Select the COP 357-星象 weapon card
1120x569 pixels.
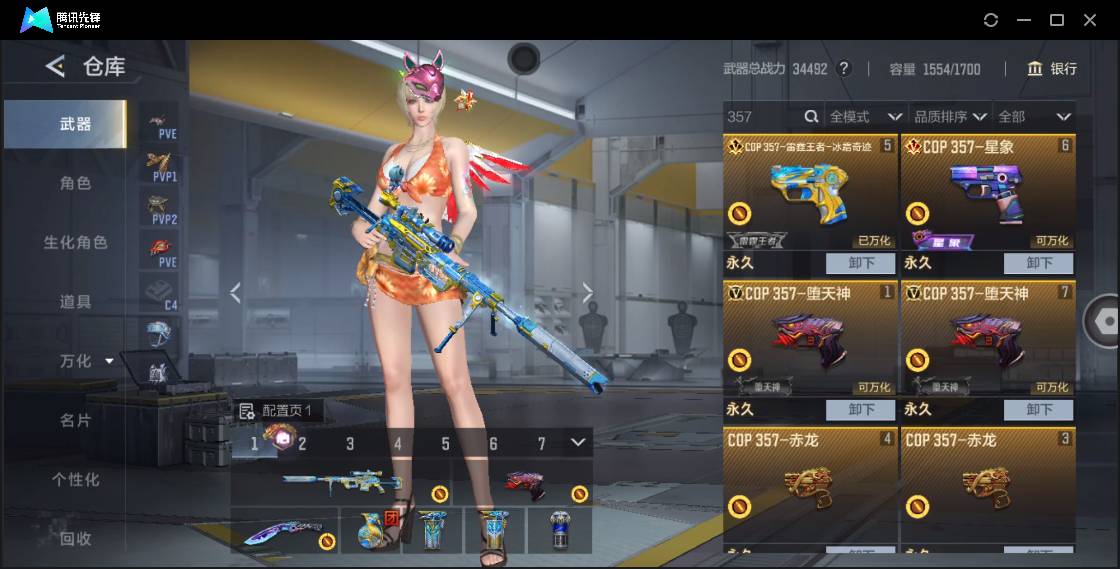tap(988, 193)
